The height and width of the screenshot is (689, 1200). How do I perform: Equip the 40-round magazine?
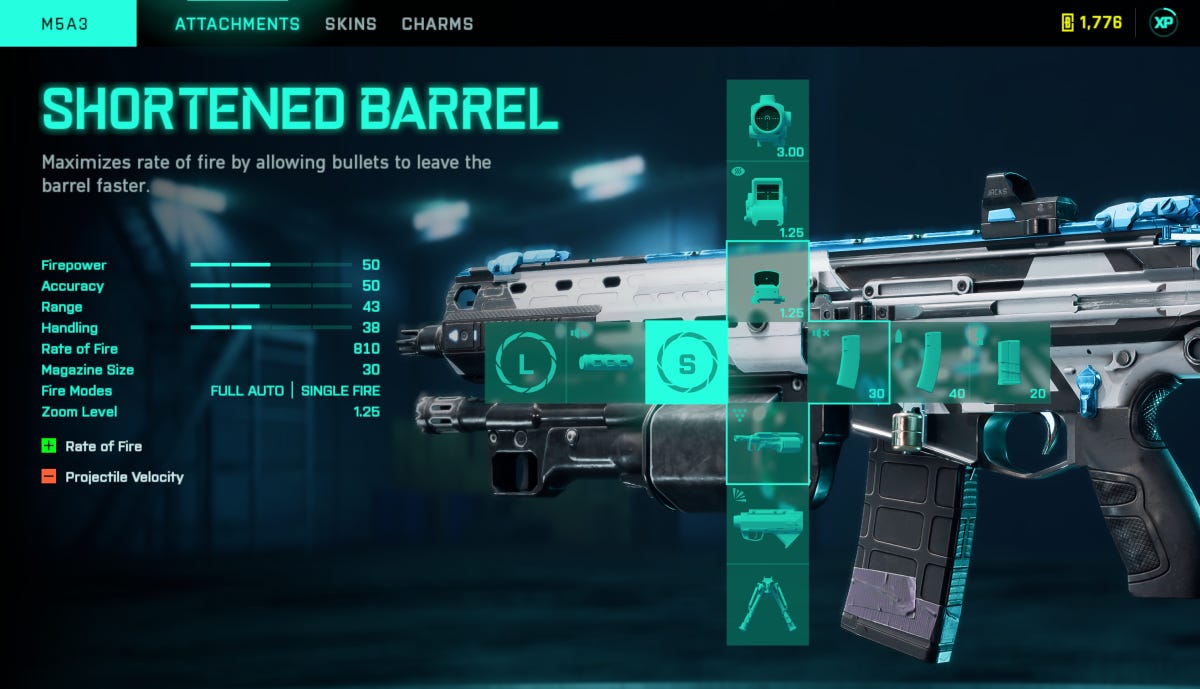tap(929, 362)
